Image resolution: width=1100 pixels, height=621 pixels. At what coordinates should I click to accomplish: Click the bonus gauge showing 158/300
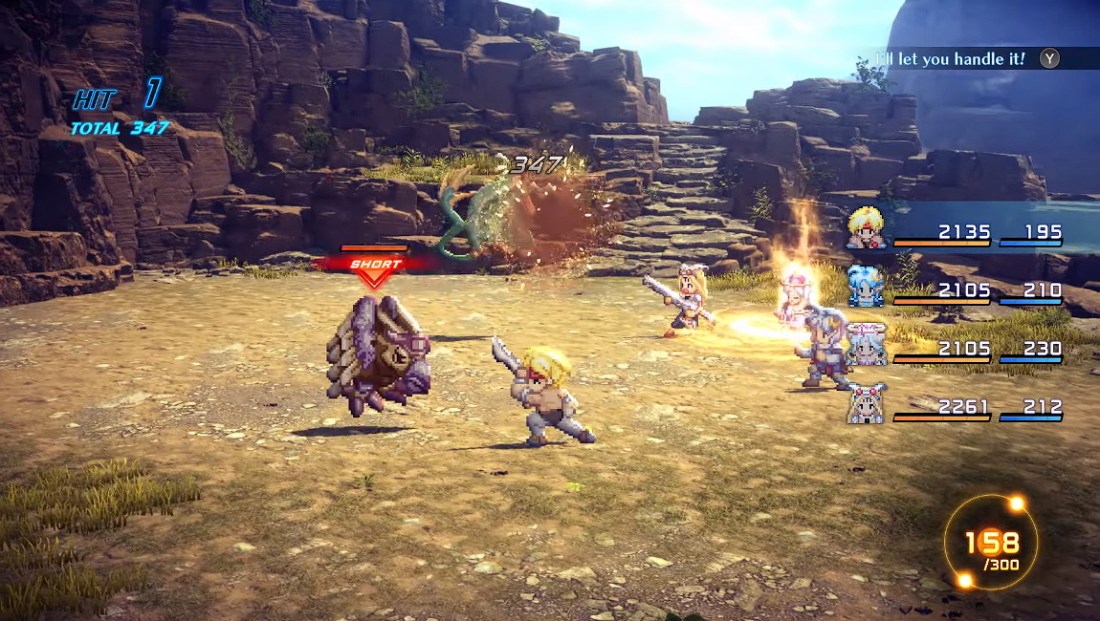(x=991, y=543)
